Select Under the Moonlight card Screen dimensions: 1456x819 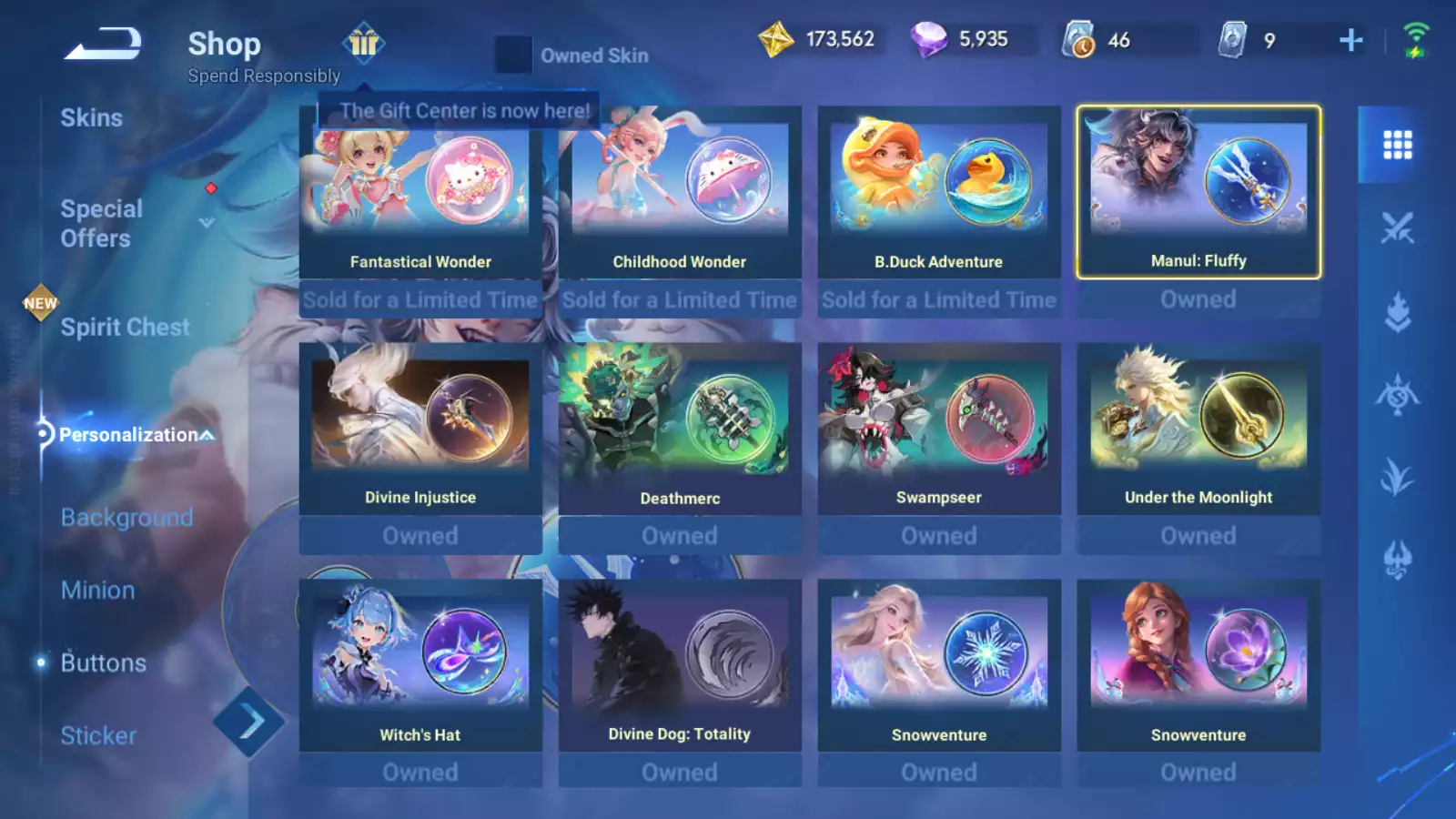(1198, 429)
